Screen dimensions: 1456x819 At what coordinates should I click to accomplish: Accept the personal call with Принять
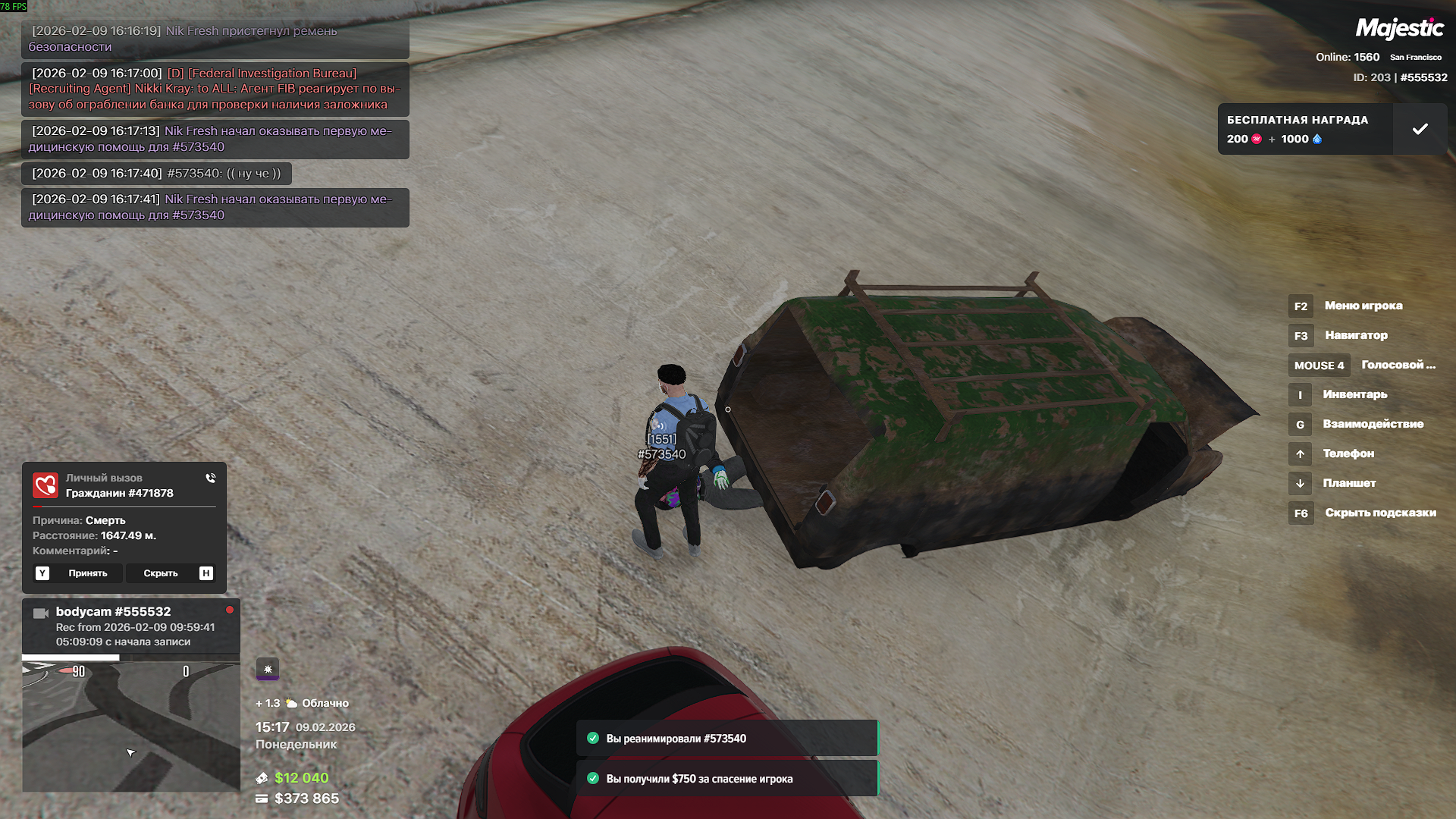point(78,573)
